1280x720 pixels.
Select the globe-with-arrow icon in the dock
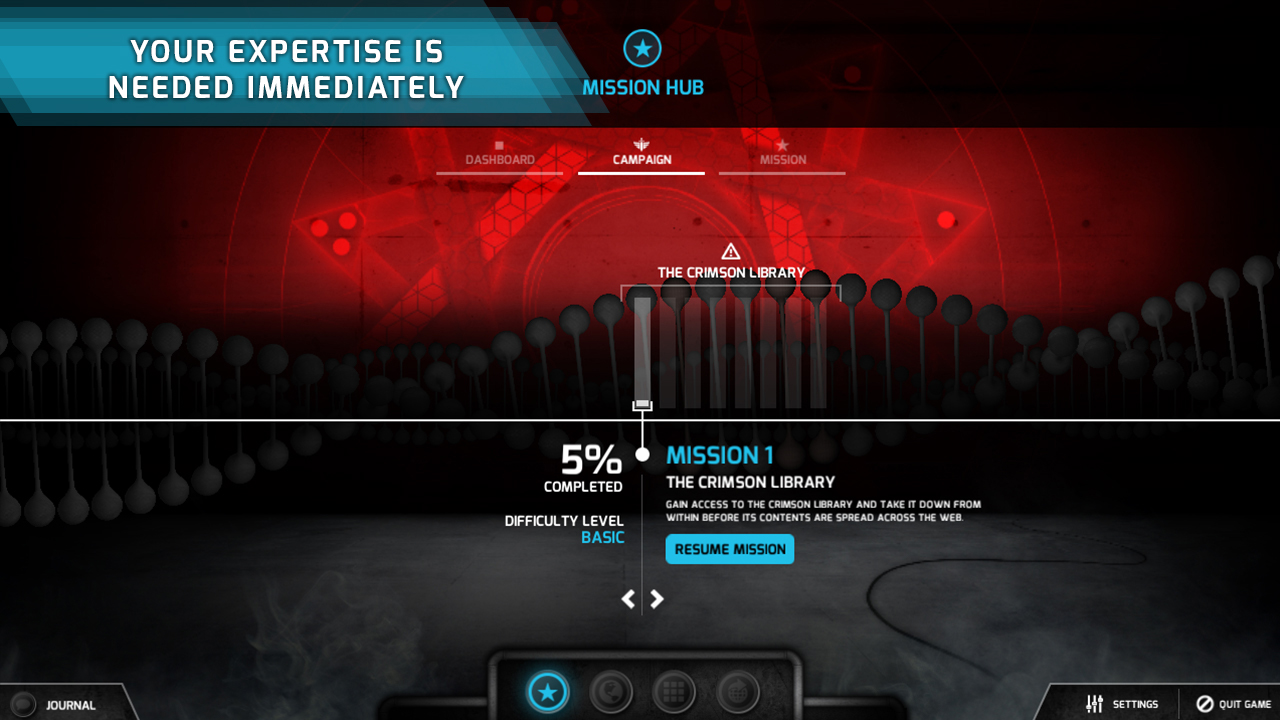click(738, 690)
